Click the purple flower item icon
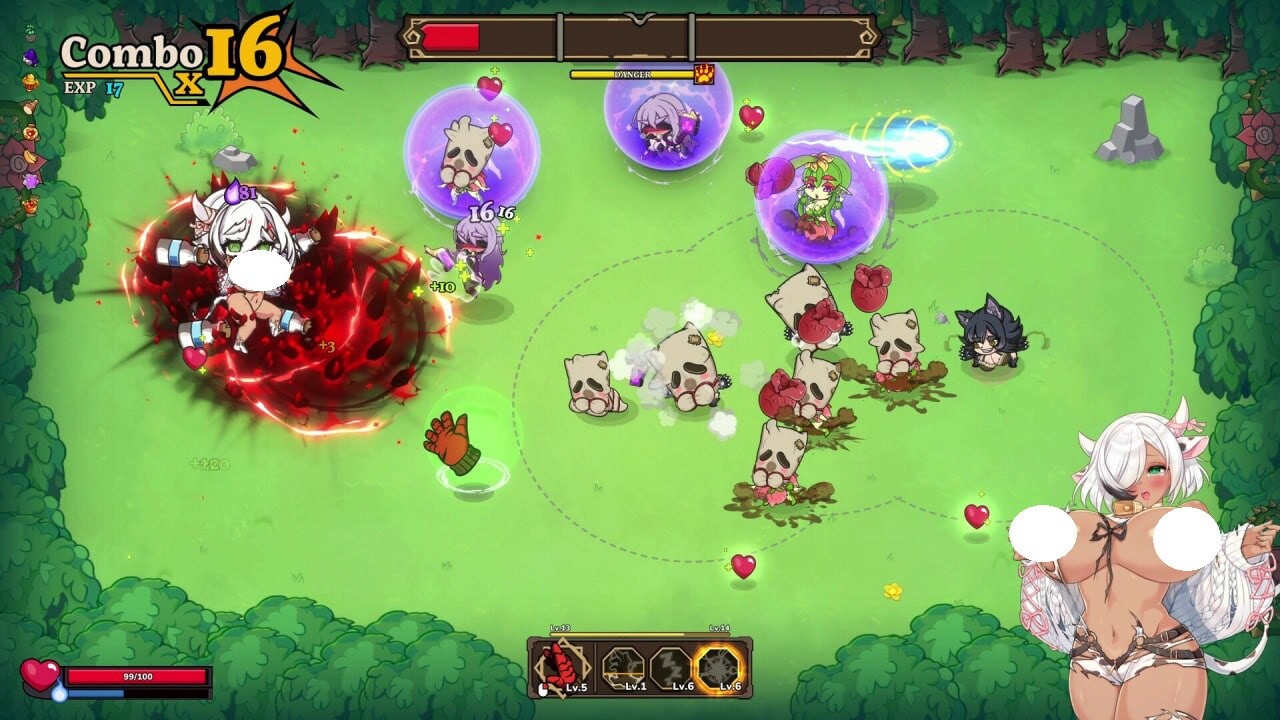This screenshot has width=1280, height=720. (30, 180)
